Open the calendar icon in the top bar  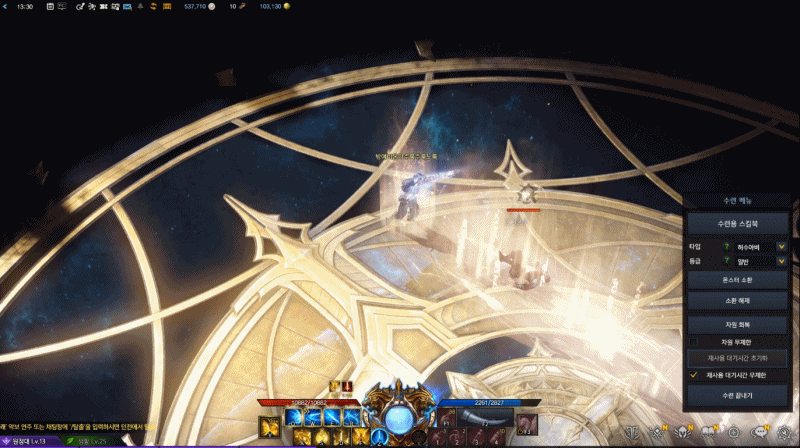pos(50,6)
